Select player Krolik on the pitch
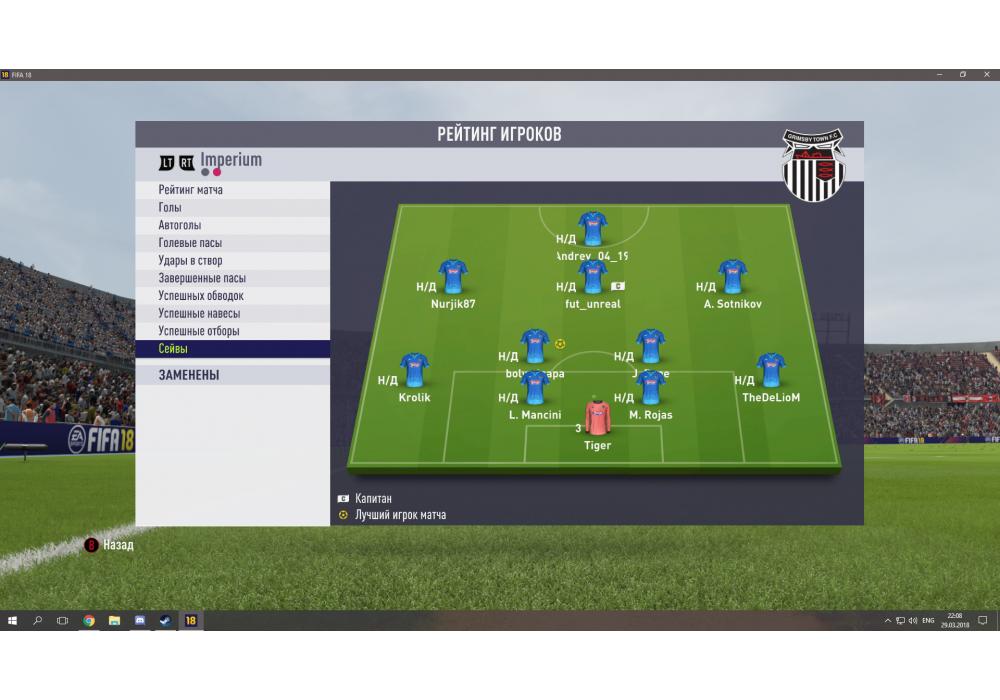Image resolution: width=1000 pixels, height=700 pixels. tap(414, 370)
